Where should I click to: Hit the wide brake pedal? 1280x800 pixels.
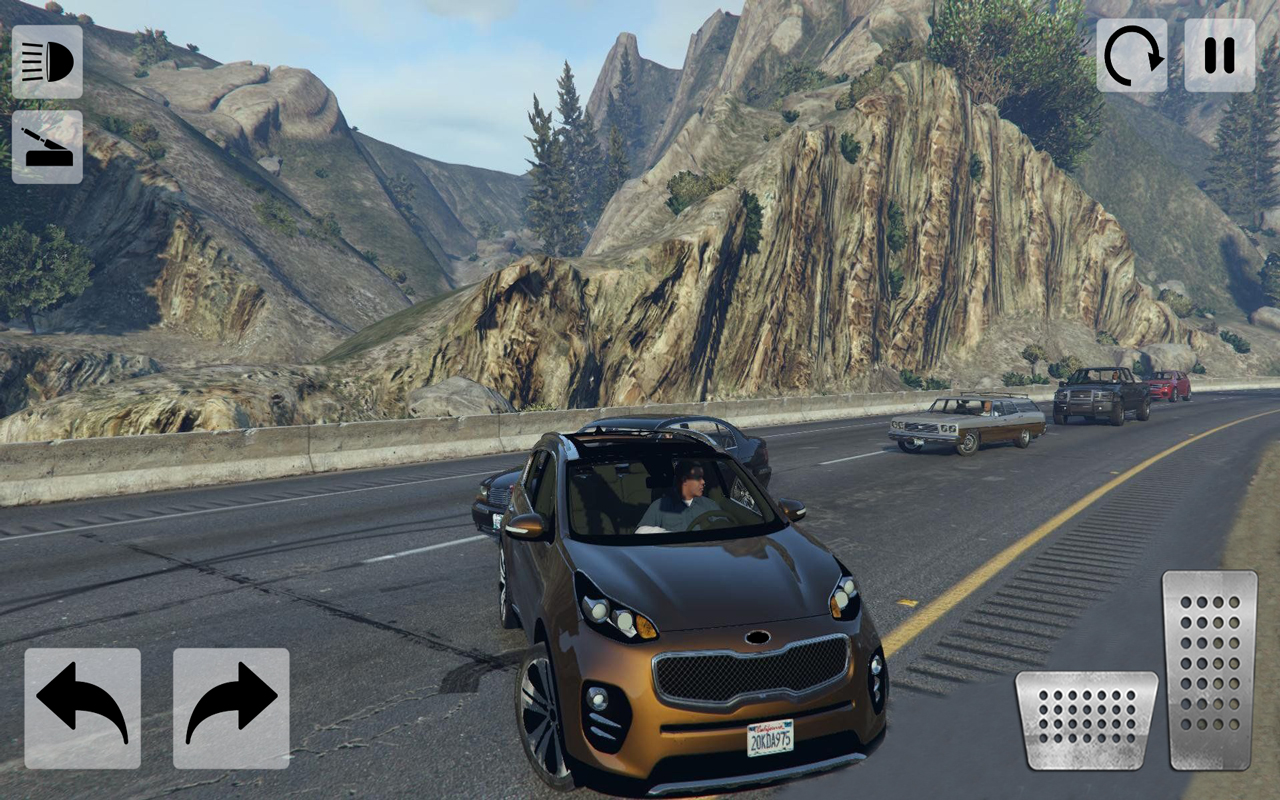(x=1086, y=720)
